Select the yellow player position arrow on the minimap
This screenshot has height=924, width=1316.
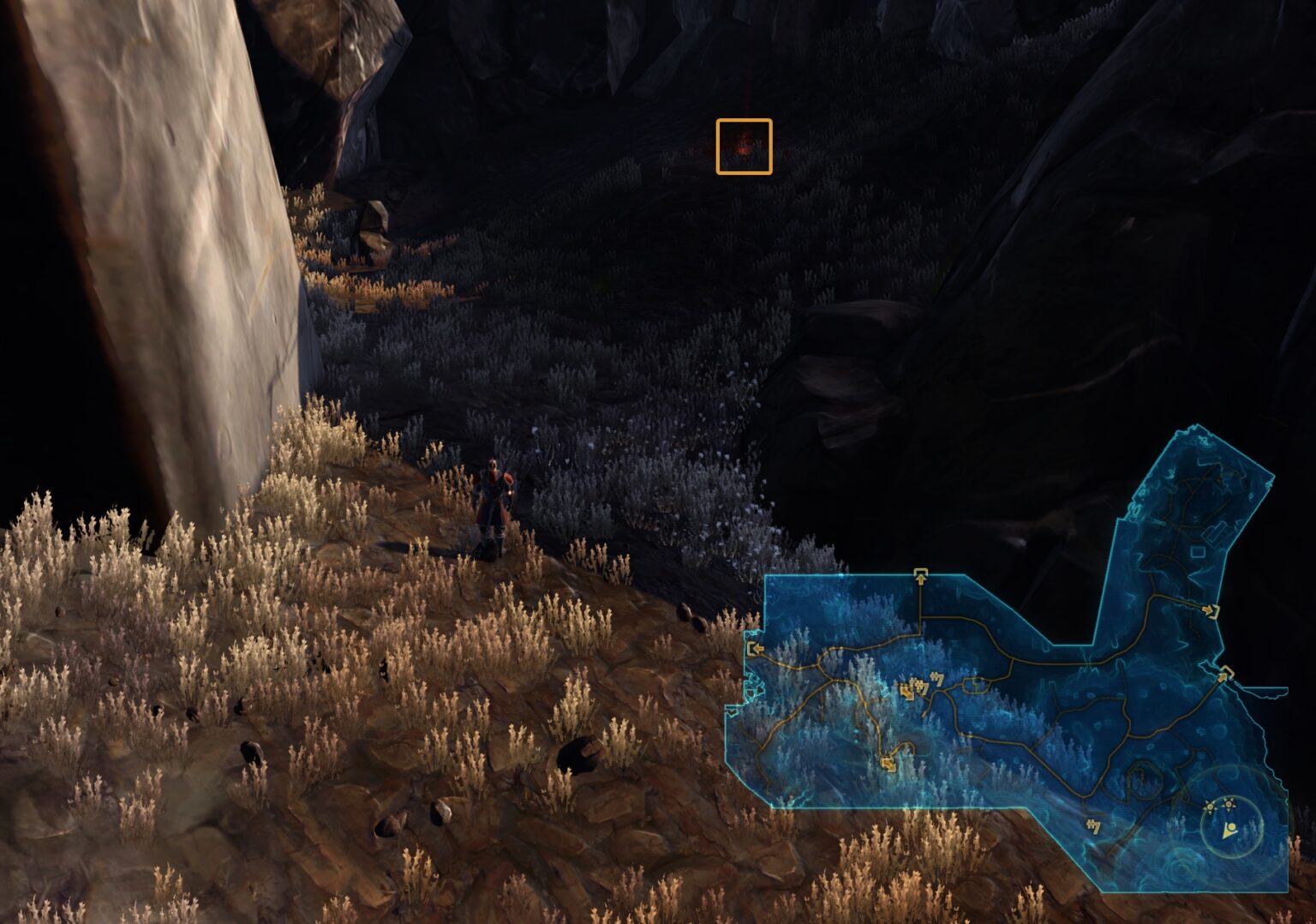pyautogui.click(x=1229, y=831)
